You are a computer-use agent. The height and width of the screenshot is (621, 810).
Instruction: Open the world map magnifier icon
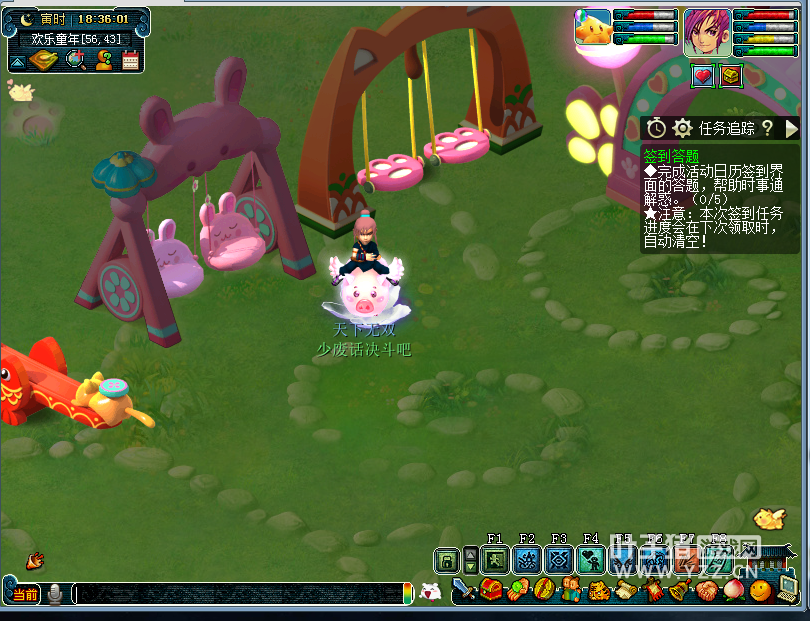pyautogui.click(x=76, y=60)
